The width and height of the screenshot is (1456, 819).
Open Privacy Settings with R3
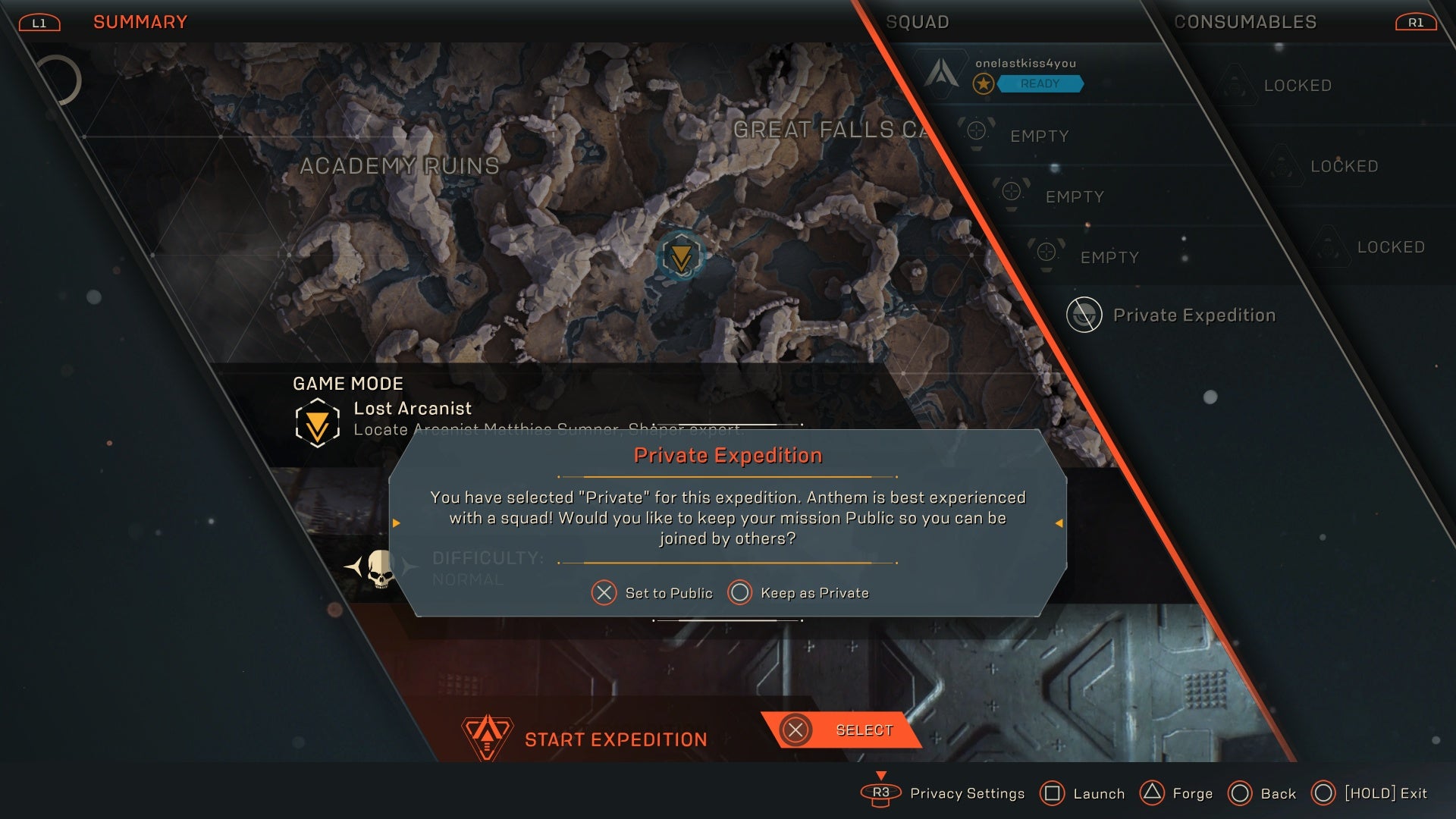(x=880, y=793)
